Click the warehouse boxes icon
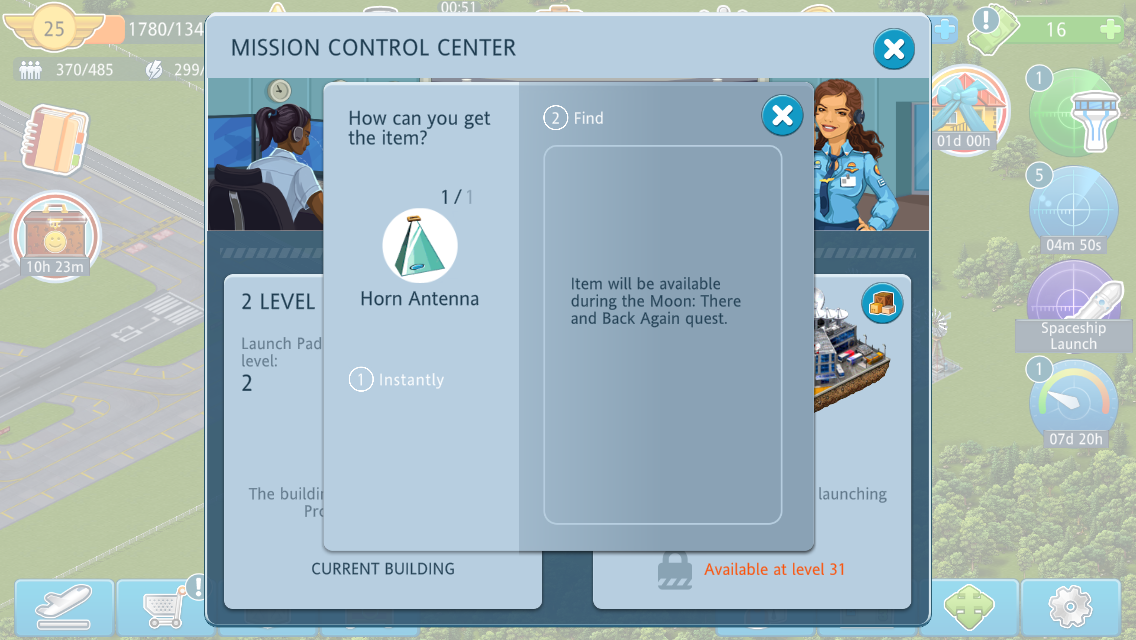Viewport: 1136px width, 640px height. [882, 304]
